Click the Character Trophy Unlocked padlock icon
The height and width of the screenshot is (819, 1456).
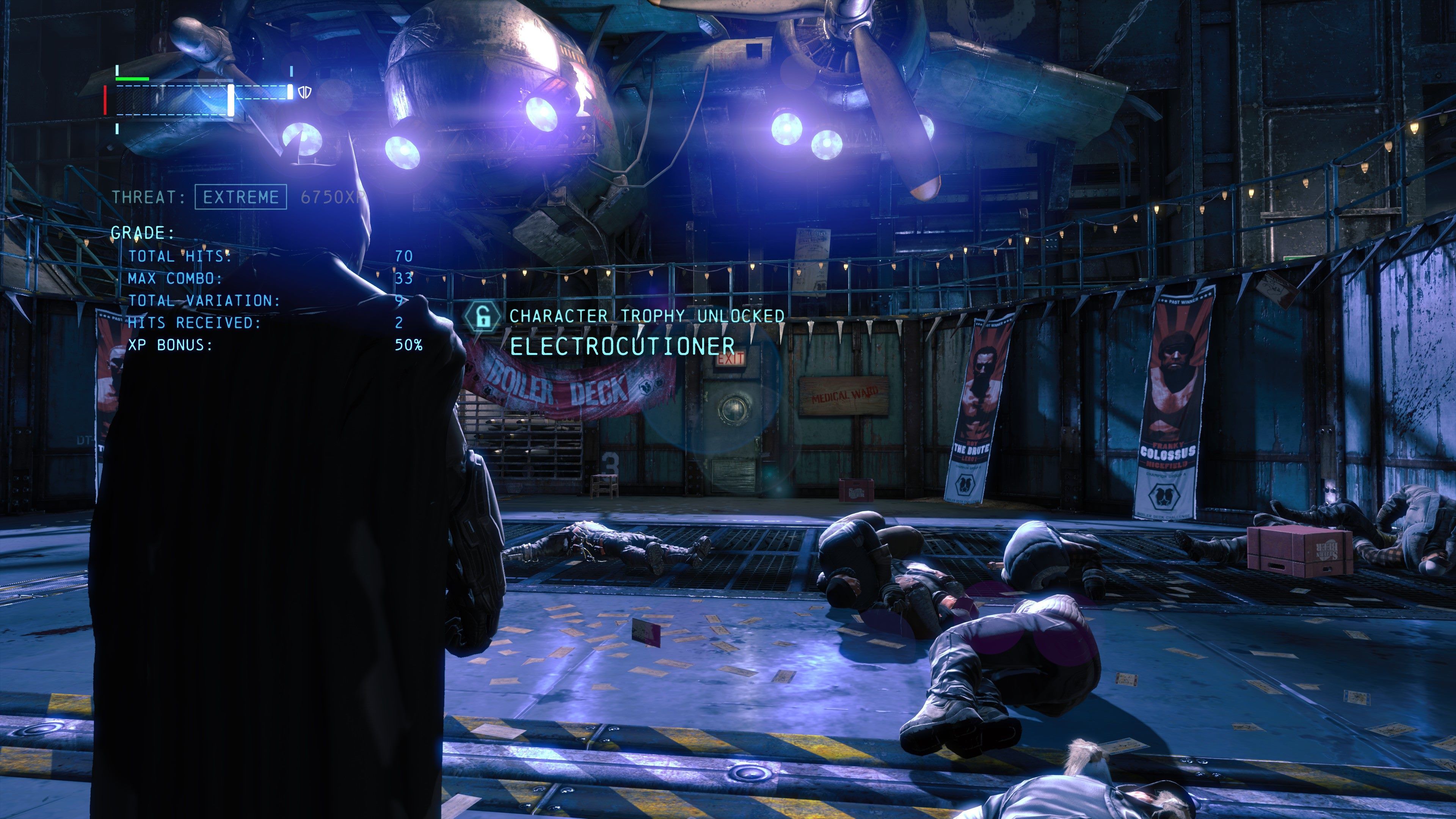[x=482, y=317]
